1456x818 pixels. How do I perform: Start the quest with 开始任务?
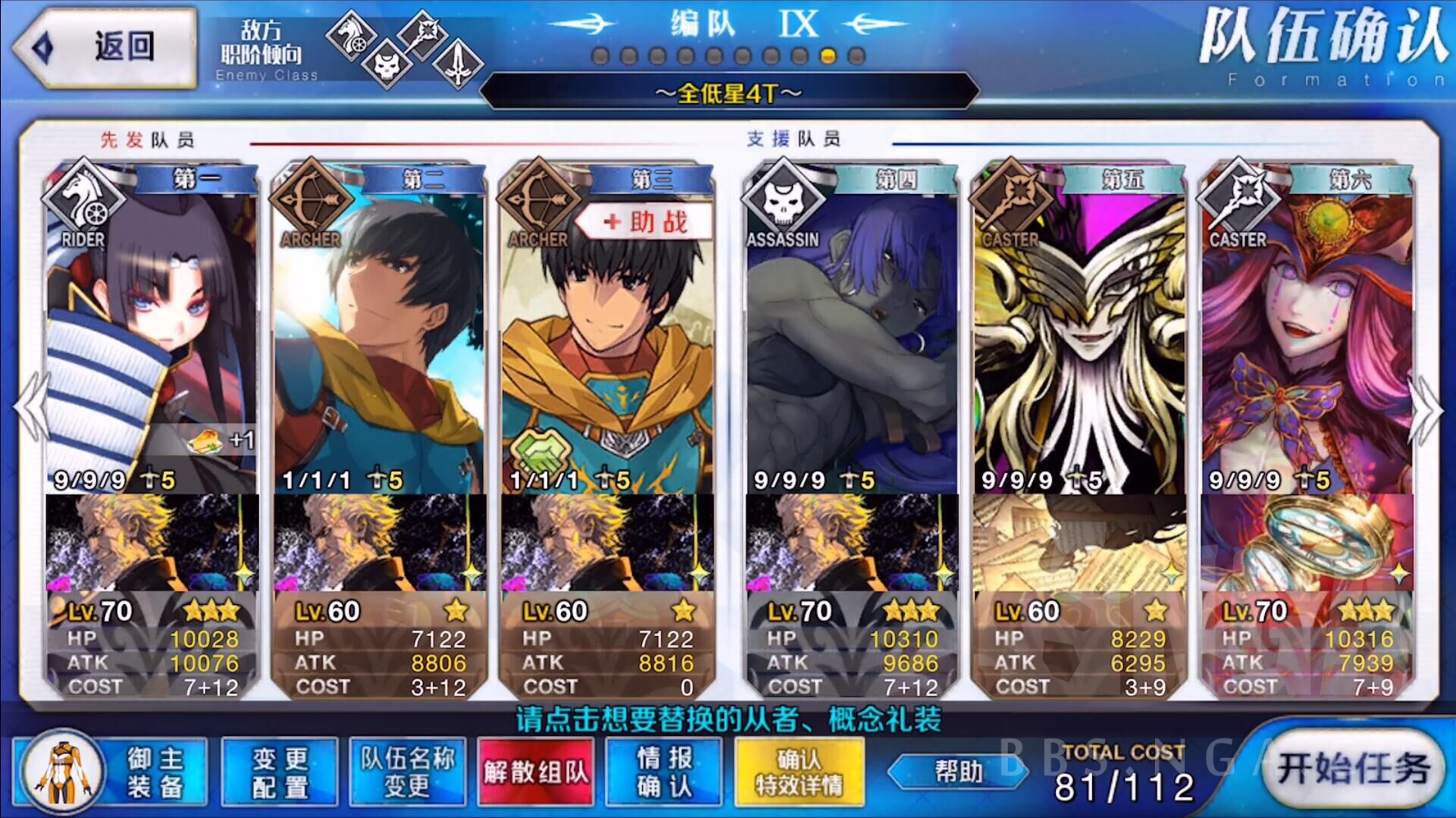(1354, 769)
